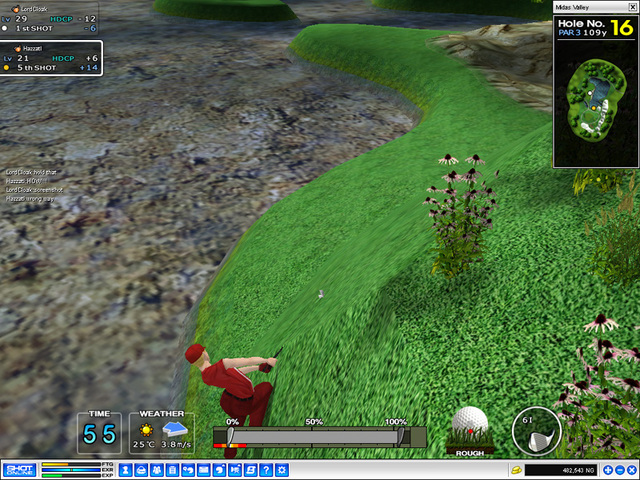Open the help question mark toolbar button
Image resolution: width=640 pixels, height=480 pixels.
(266, 470)
